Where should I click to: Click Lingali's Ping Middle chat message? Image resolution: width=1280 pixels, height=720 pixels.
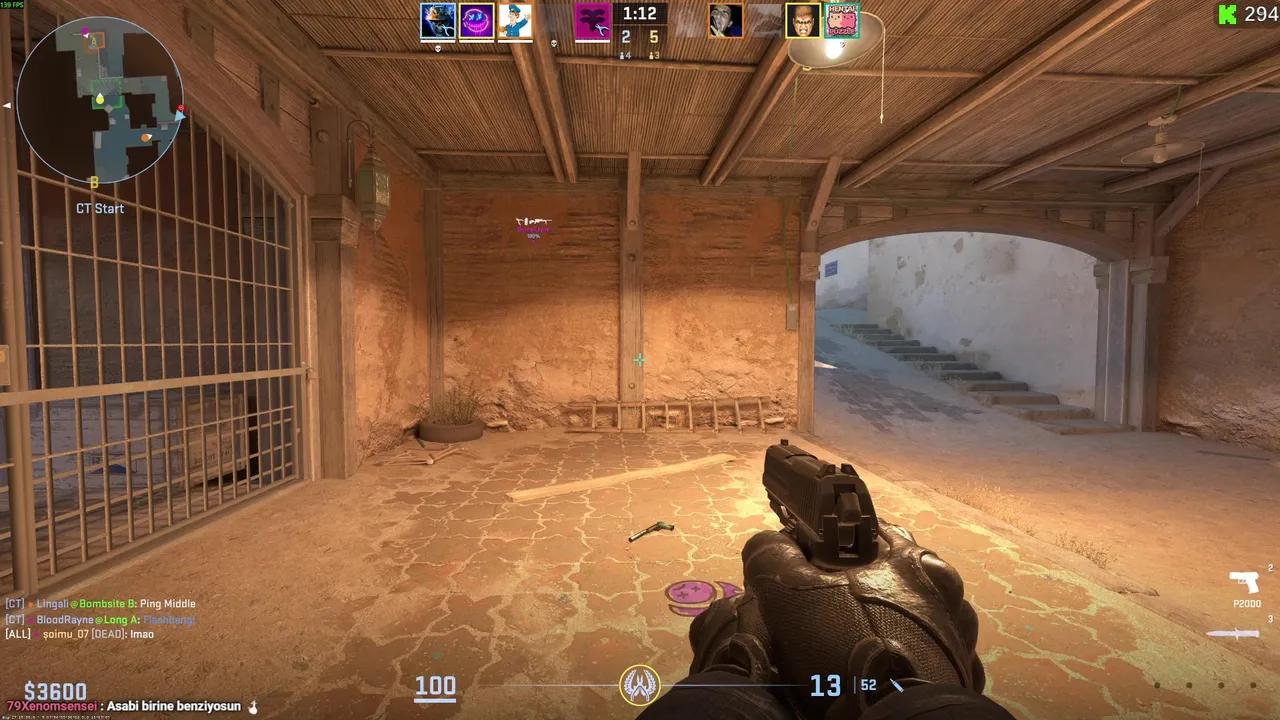tap(100, 604)
